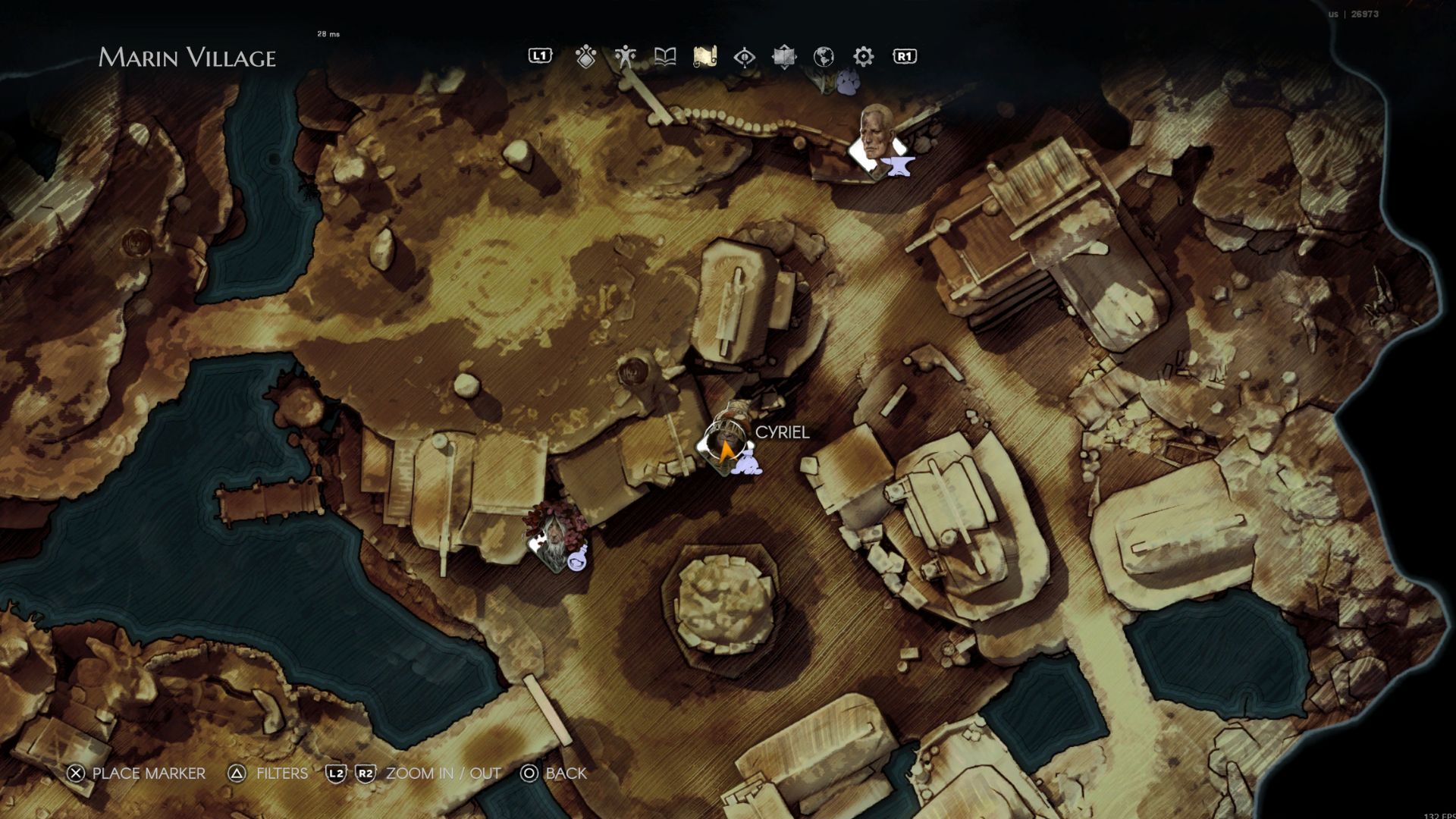1456x819 pixels.
Task: Open the map Filters option
Action: 268,773
